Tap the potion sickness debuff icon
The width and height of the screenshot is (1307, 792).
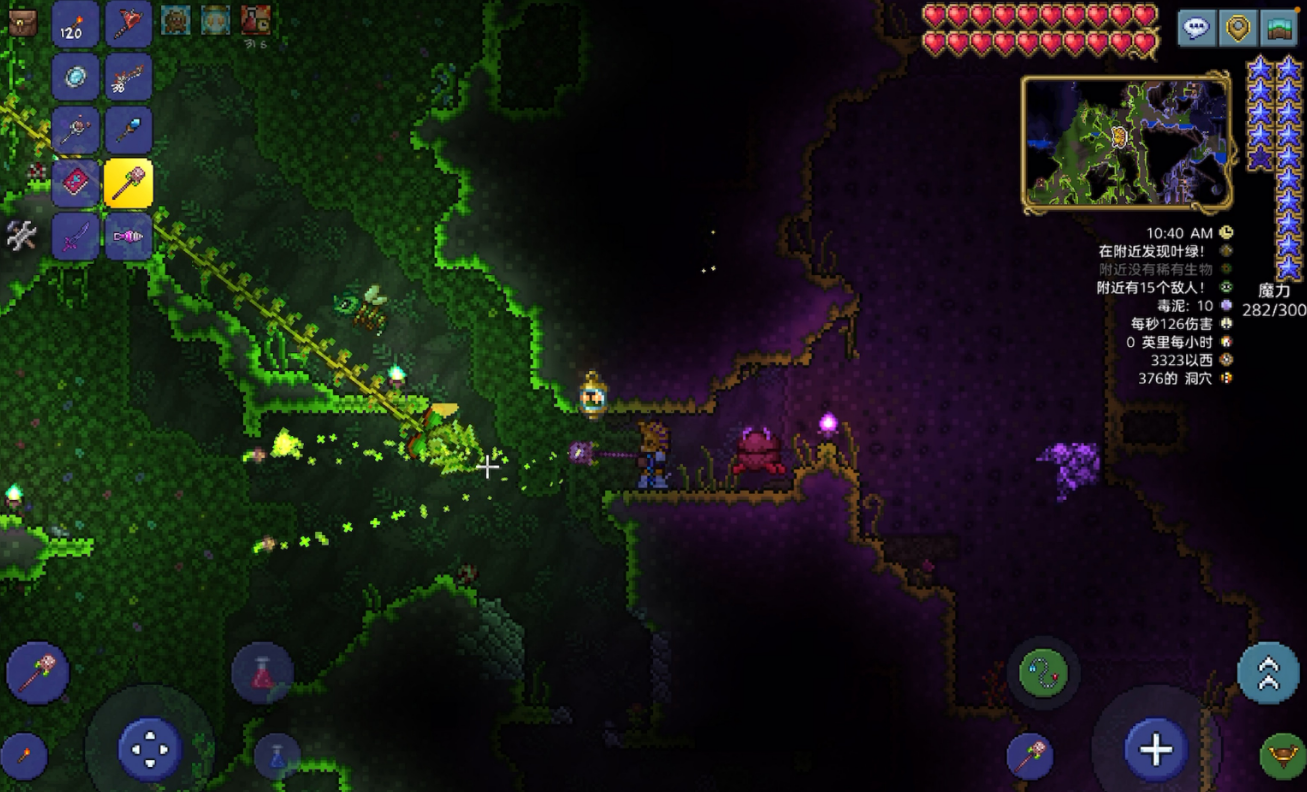256,20
